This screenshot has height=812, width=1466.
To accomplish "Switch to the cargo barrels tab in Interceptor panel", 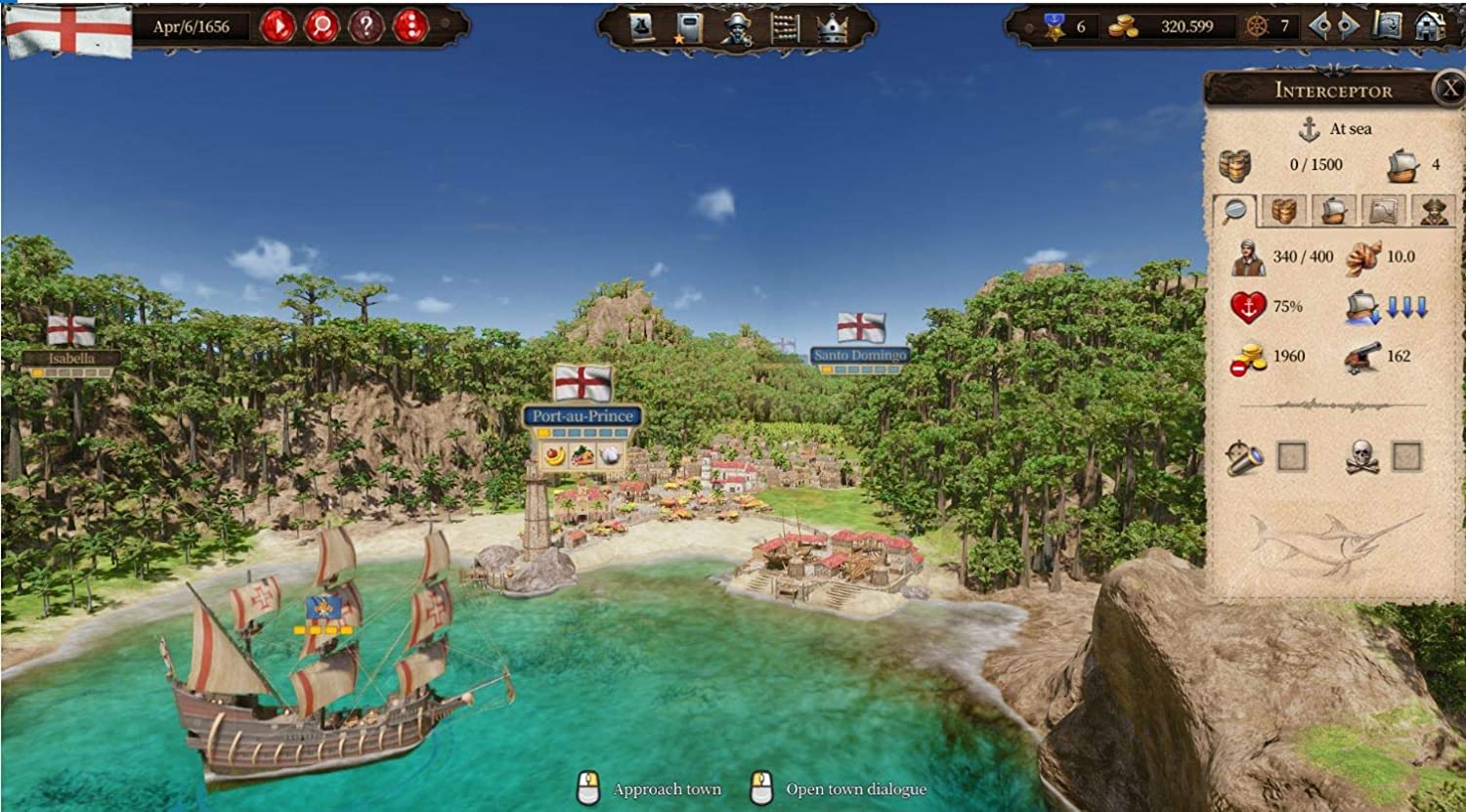I will pyautogui.click(x=1283, y=211).
